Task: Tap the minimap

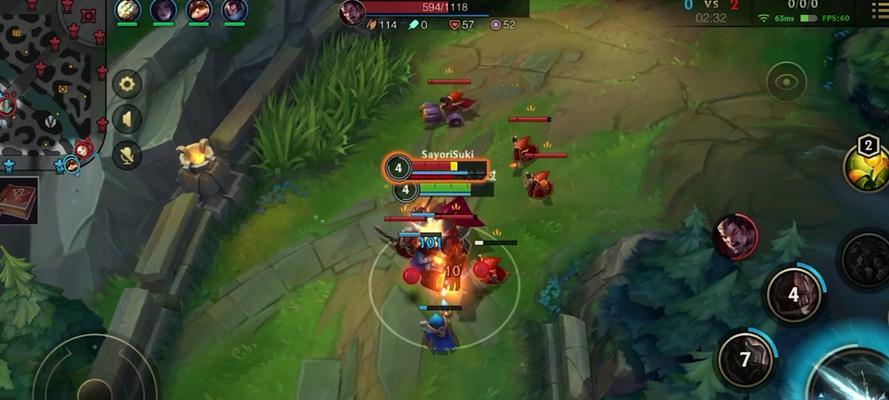Action: click(x=52, y=82)
